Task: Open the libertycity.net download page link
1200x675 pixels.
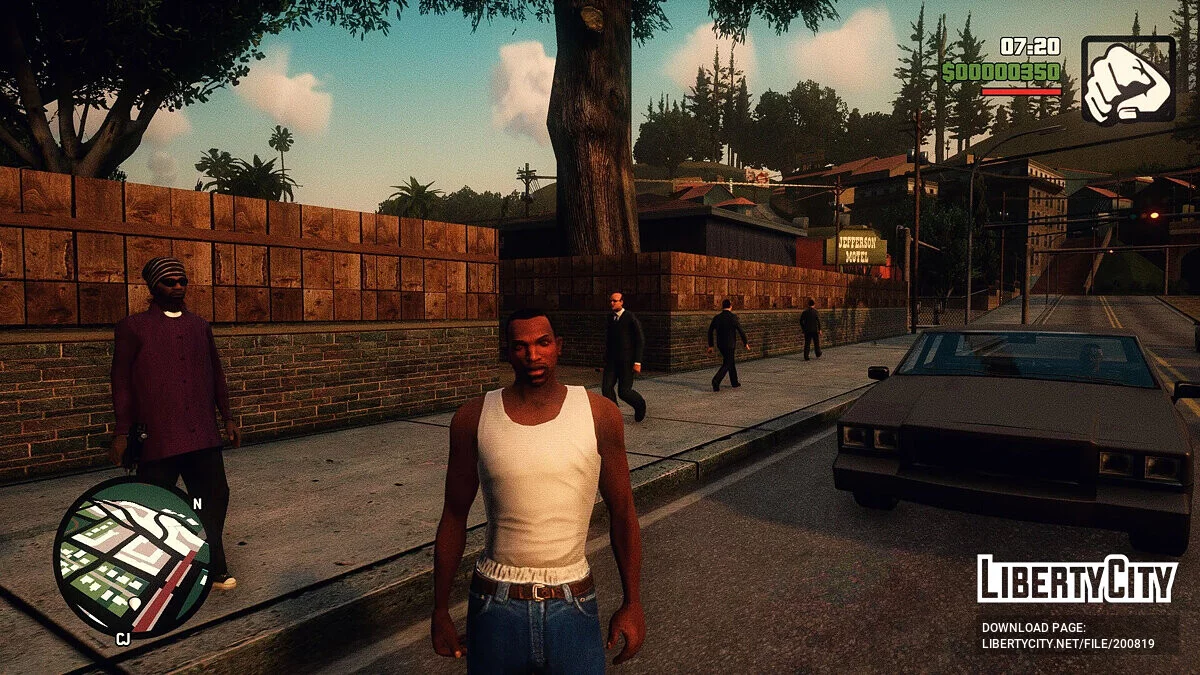Action: click(x=1068, y=644)
